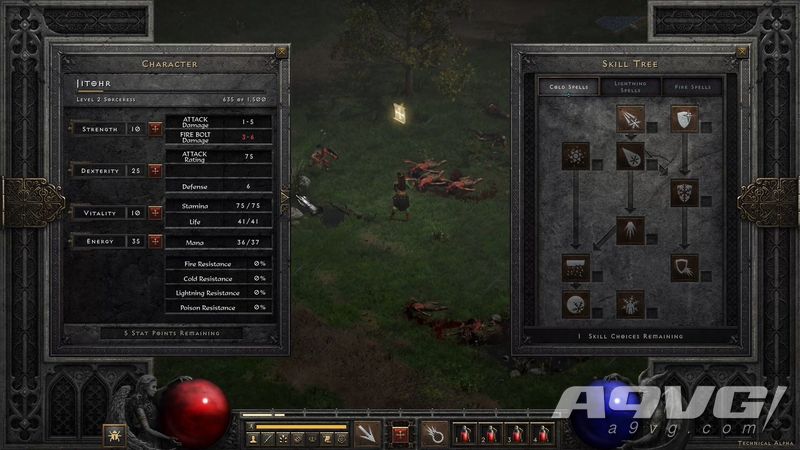Image resolution: width=800 pixels, height=450 pixels.
Task: Pick the Blizzard skill icon
Action: 574,267
